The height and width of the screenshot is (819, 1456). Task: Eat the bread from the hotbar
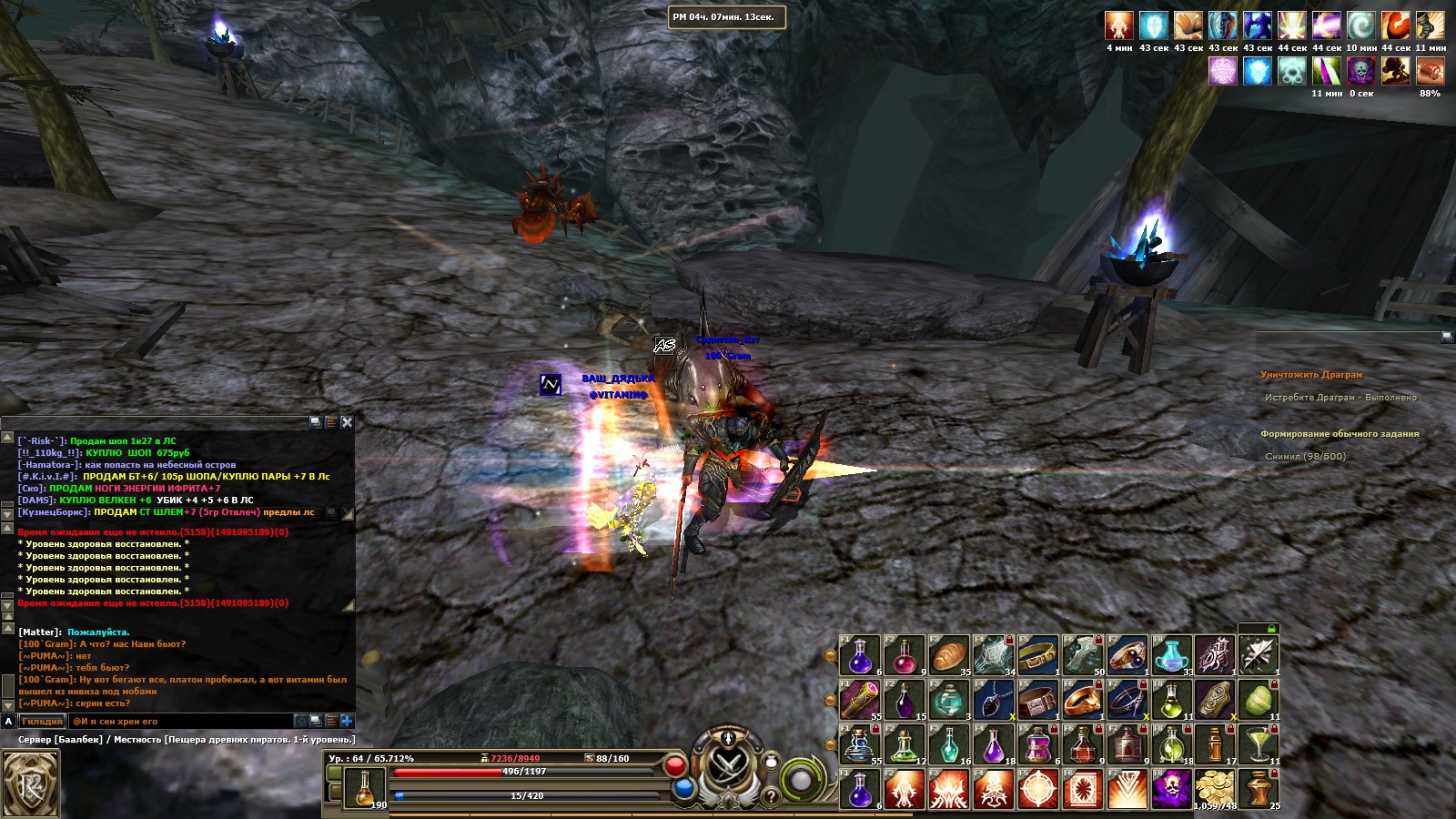coord(949,655)
